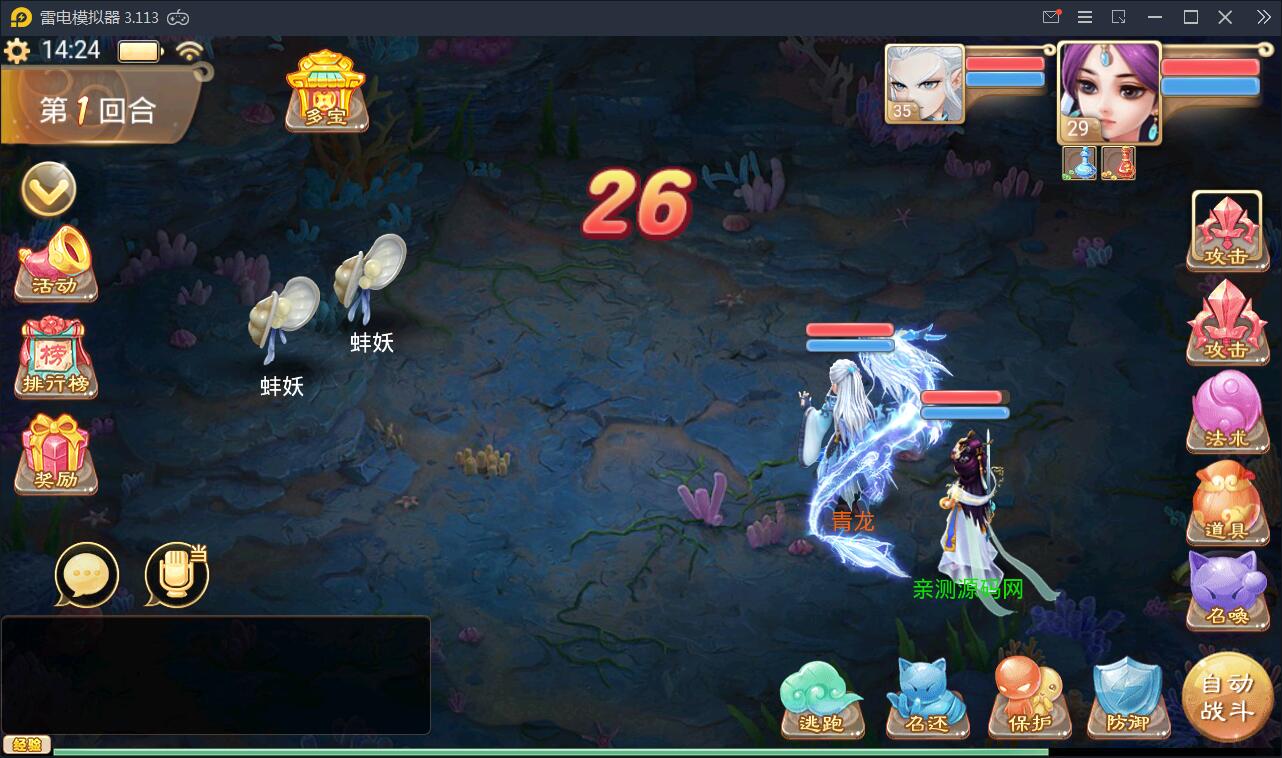Collapse the left menu with the yellow chevron
Screen dimensions: 1282x758
[50, 190]
